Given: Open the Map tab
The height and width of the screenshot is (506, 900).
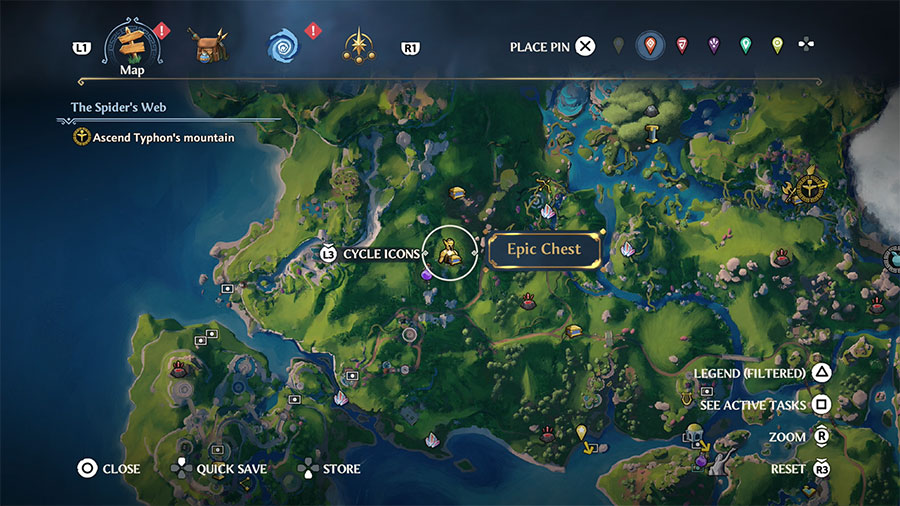Looking at the screenshot, I should (132, 46).
